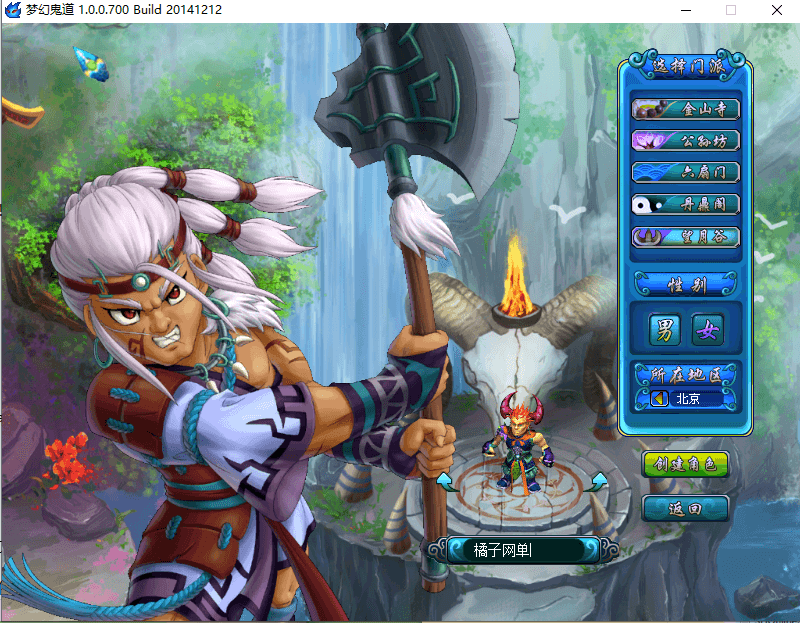Choose the 公孙坊 faction
The image size is (800, 623).
pos(686,140)
